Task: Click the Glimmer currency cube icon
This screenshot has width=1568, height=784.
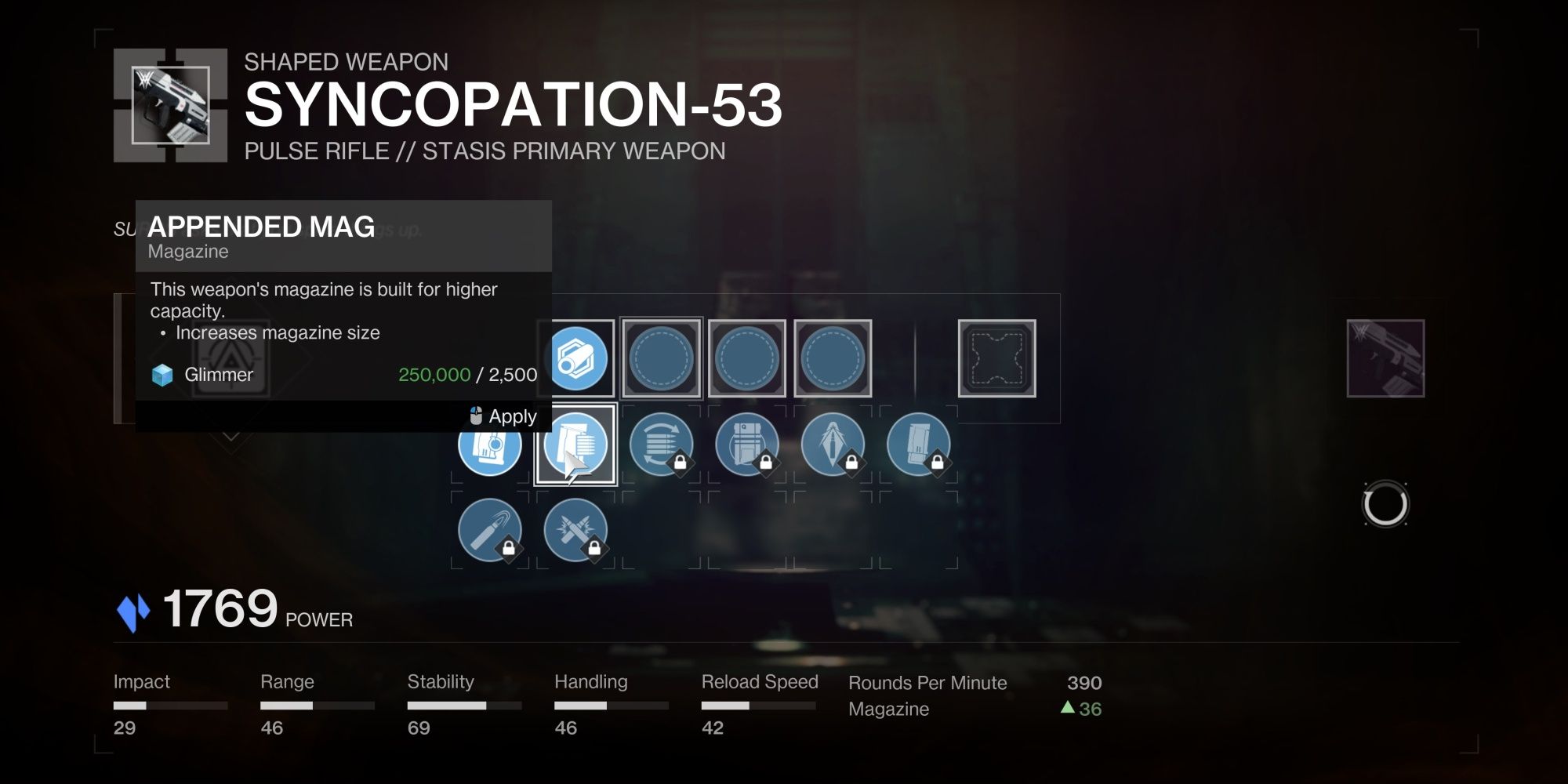Action: point(162,375)
